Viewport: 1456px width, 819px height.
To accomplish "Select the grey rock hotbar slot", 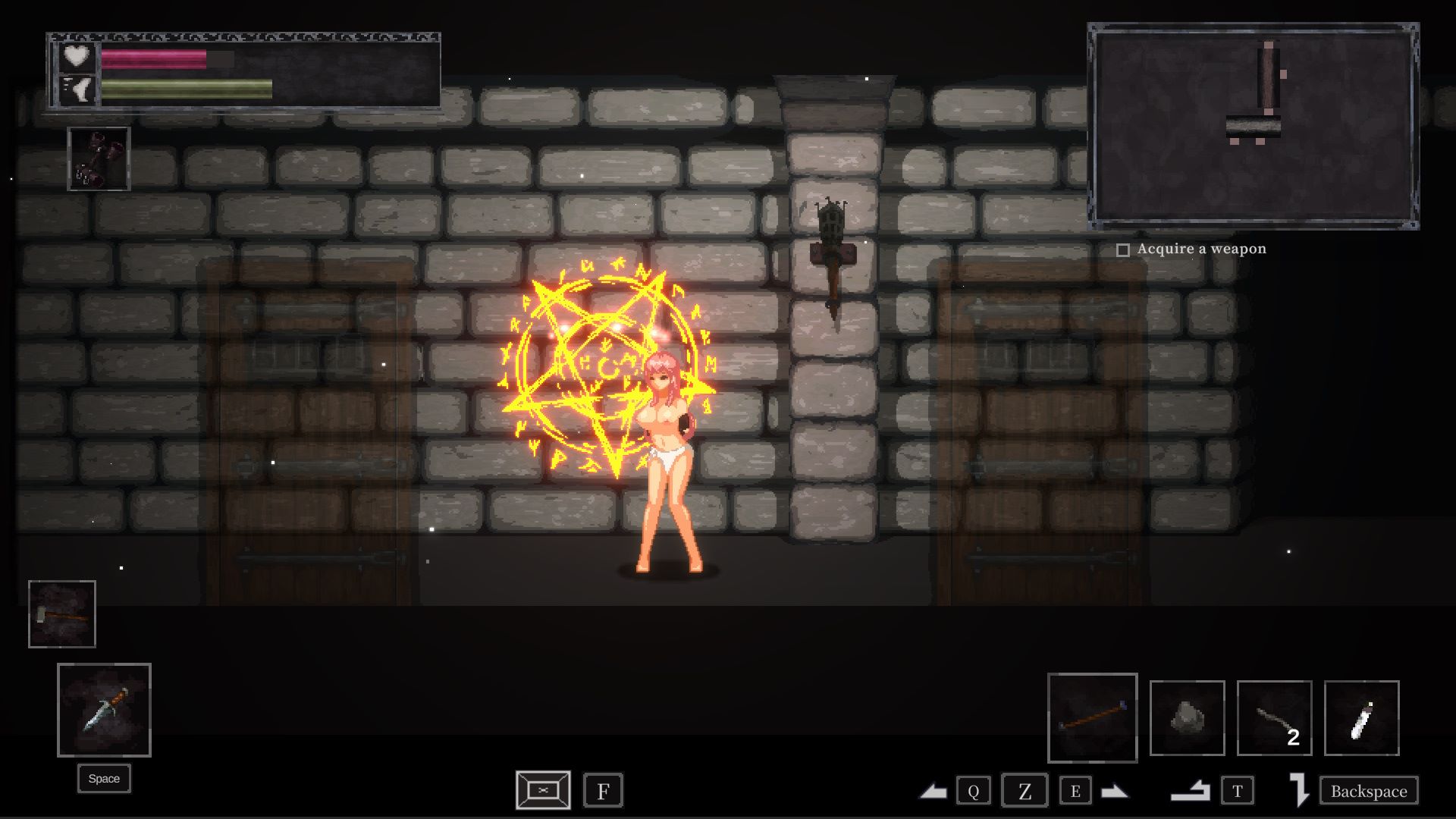I will (1187, 717).
